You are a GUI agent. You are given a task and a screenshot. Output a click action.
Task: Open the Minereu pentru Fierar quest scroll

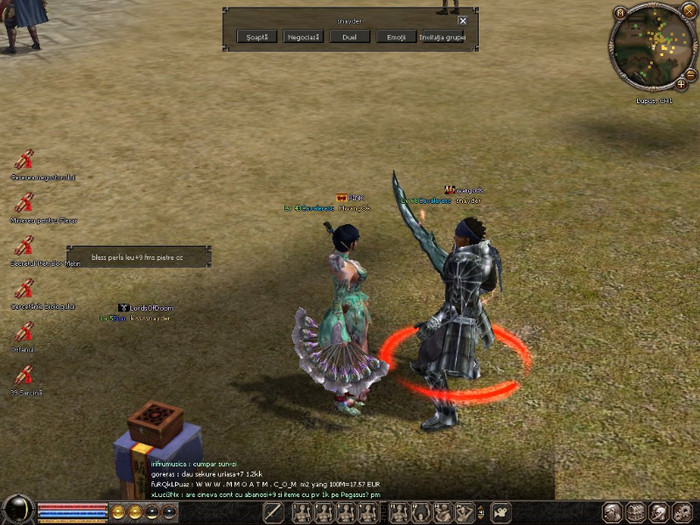tap(24, 202)
